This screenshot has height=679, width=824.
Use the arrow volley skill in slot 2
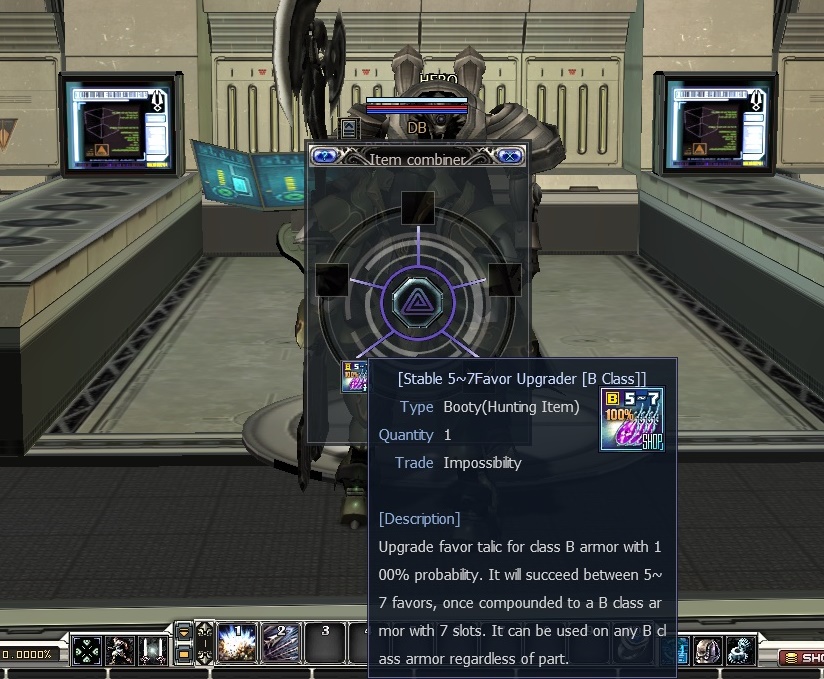pos(281,643)
